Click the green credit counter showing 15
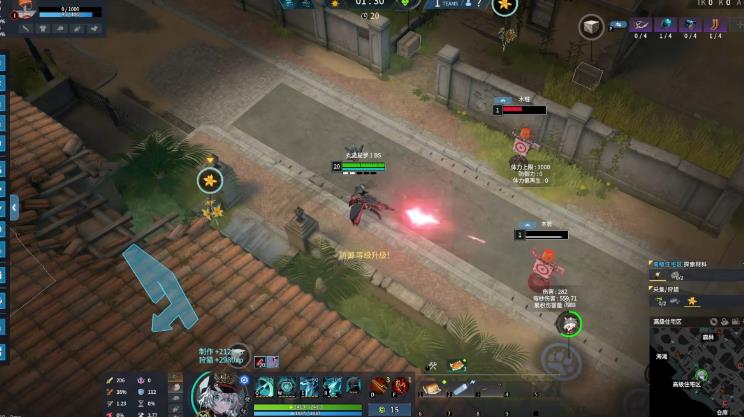Image resolution: width=744 pixels, height=417 pixels. point(388,409)
